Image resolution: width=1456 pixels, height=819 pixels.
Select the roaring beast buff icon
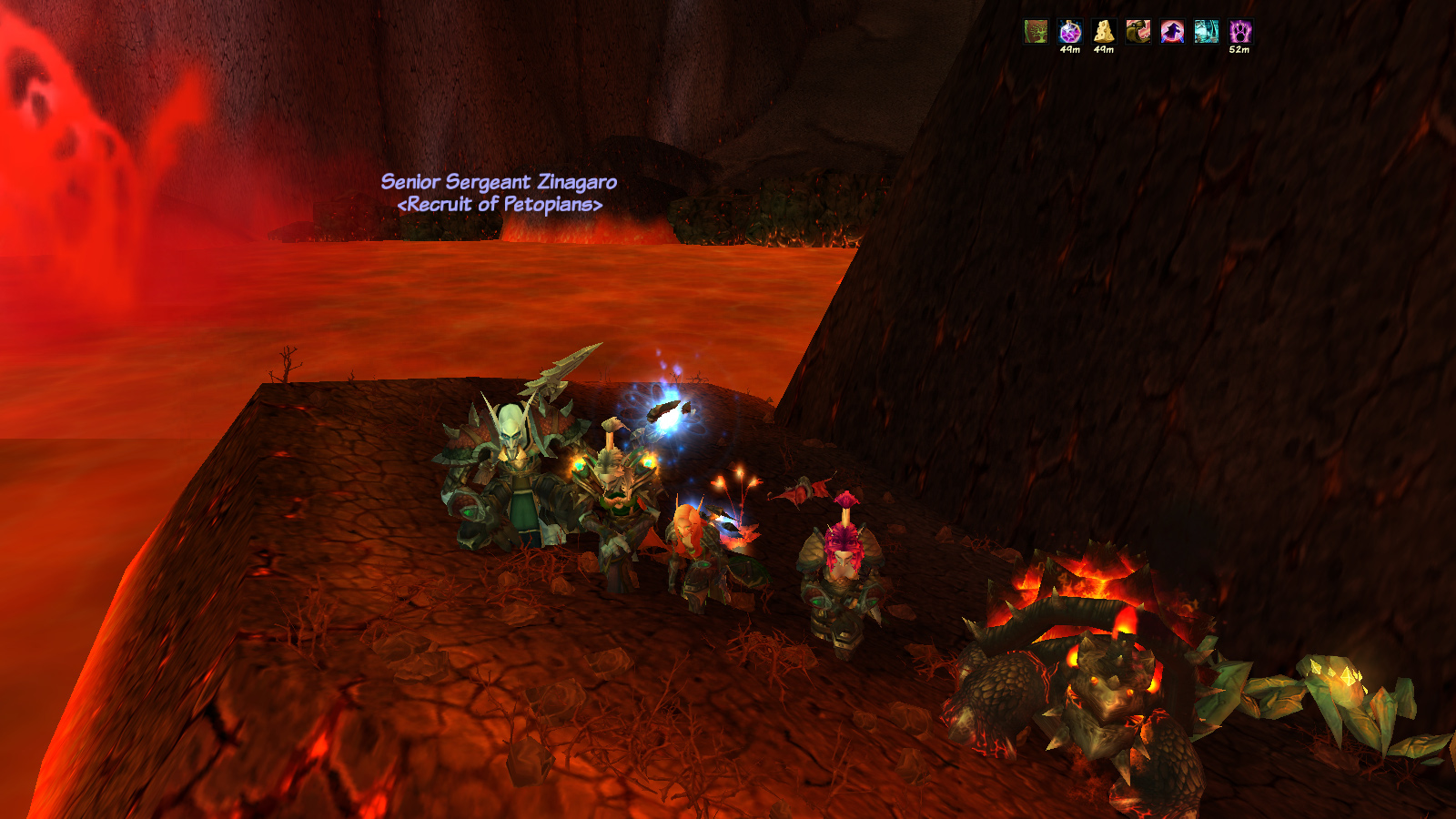[x=1137, y=32]
